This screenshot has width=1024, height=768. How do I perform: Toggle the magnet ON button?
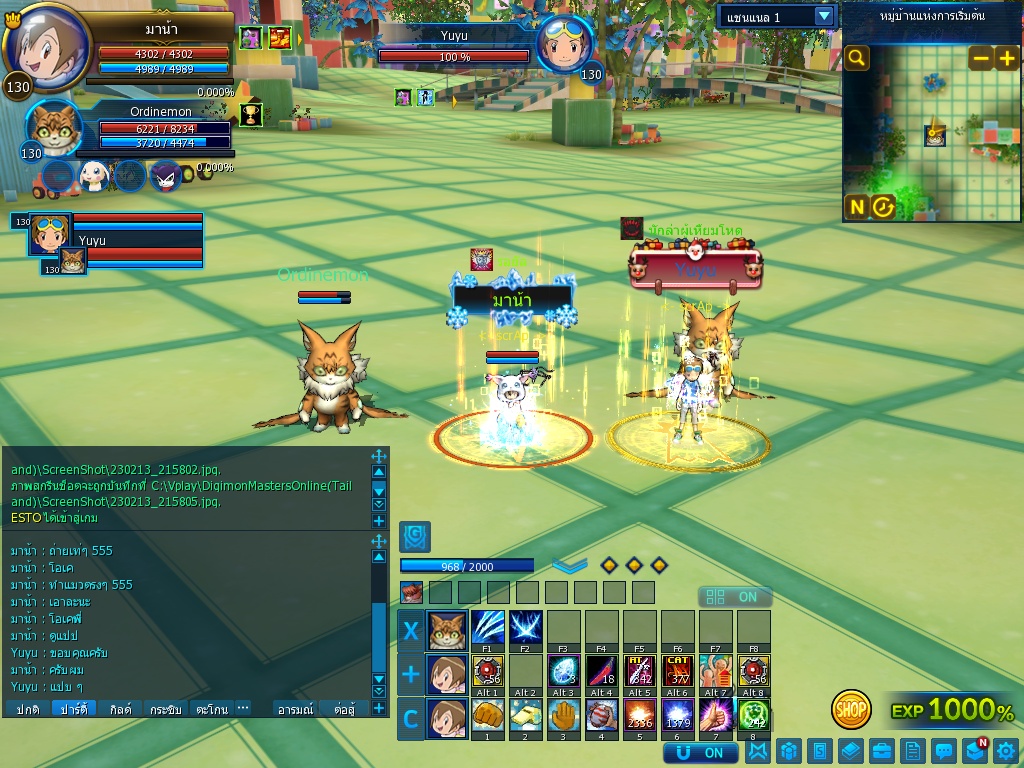(x=701, y=752)
